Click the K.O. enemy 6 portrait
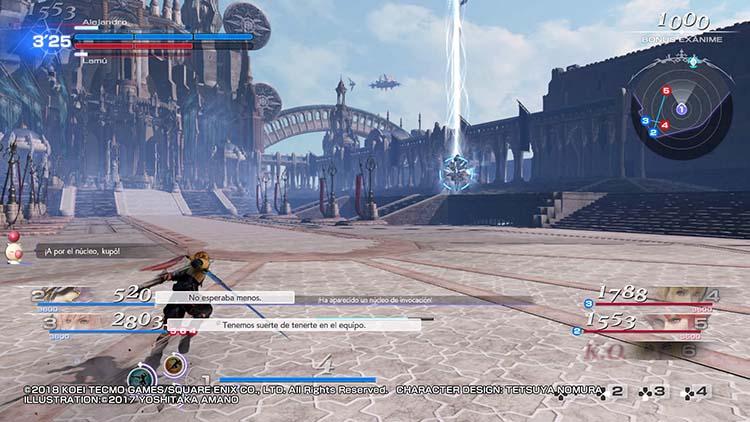Image resolution: width=750 pixels, height=422 pixels. [x=683, y=351]
